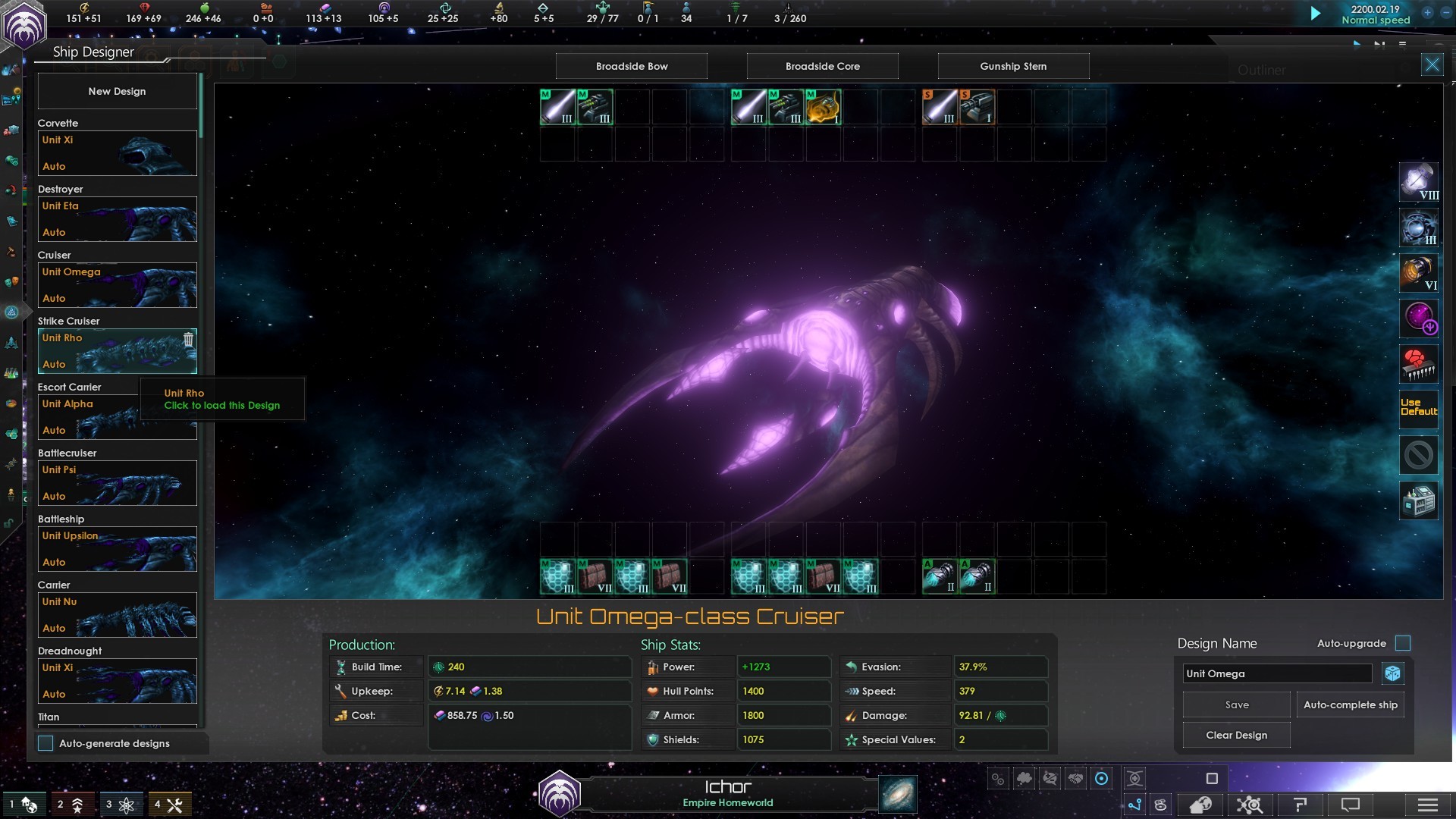The width and height of the screenshot is (1456, 819).
Task: Change the Broadside Core section
Action: tap(823, 66)
